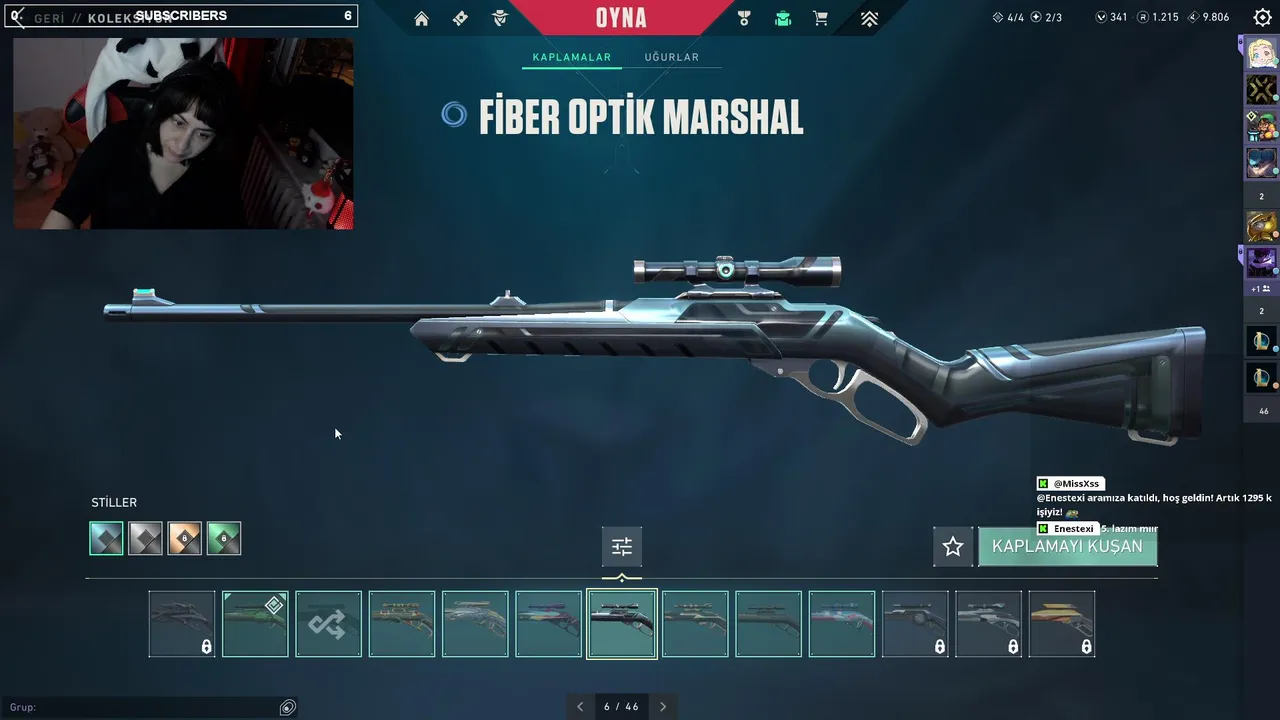This screenshot has height=720, width=1280.
Task: Open the store cart icon
Action: pyautogui.click(x=820, y=18)
